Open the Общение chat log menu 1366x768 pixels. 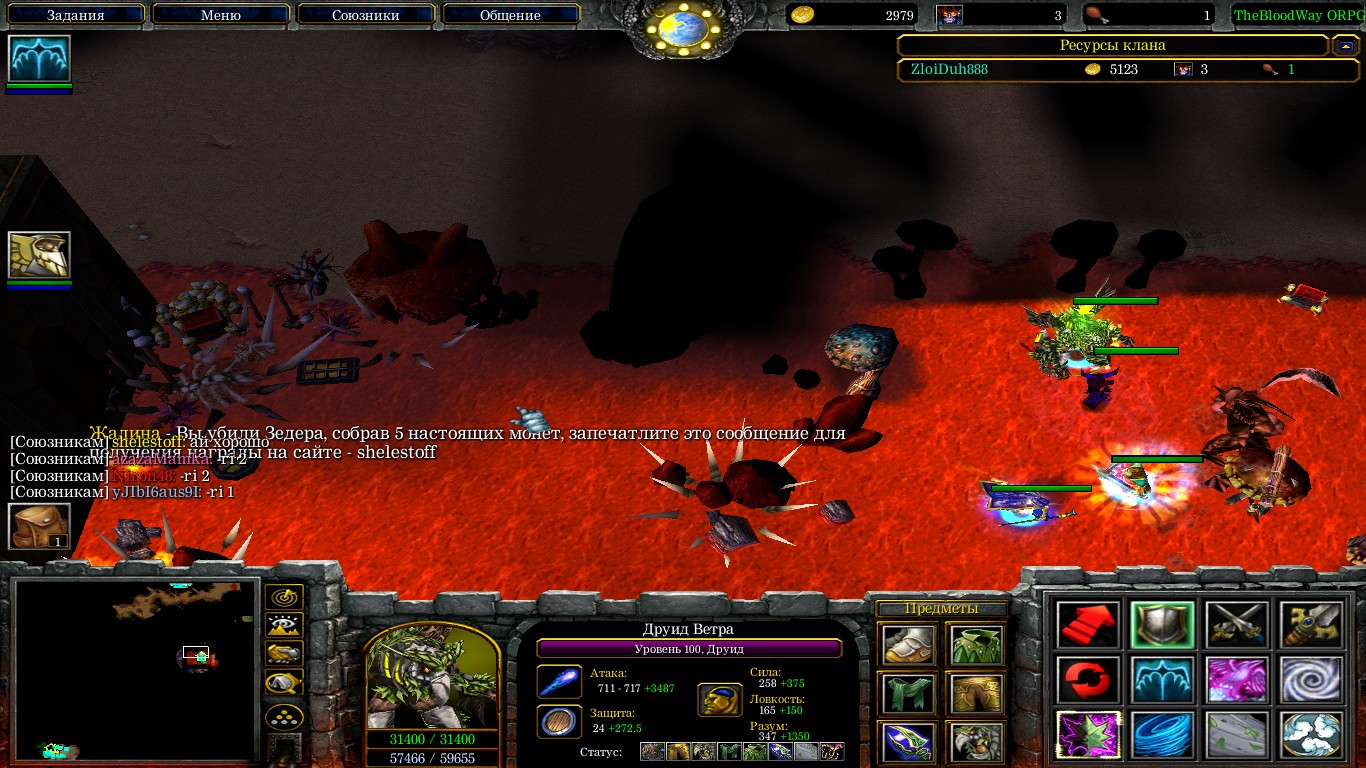[x=511, y=15]
